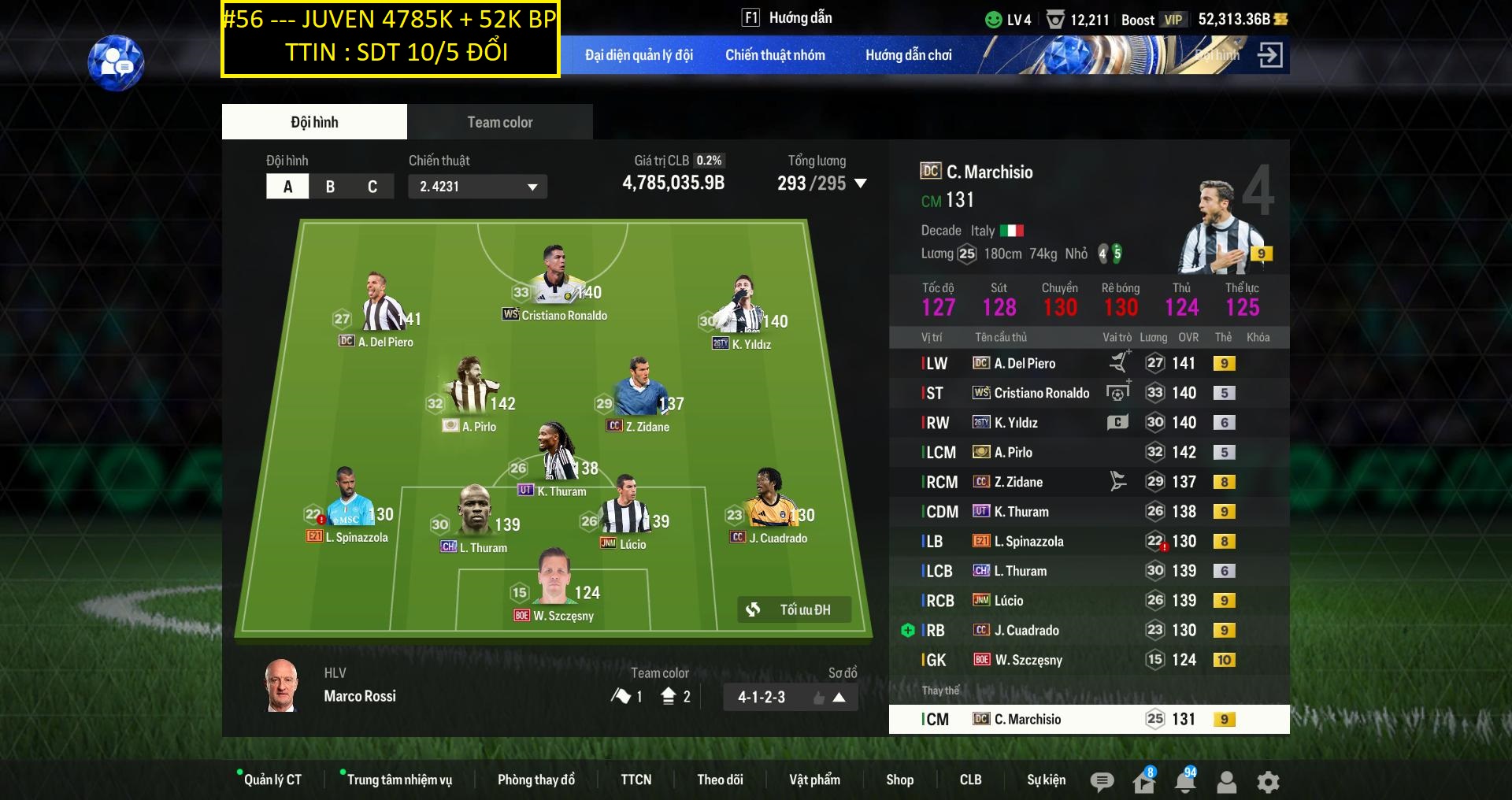This screenshot has width=1512, height=800.
Task: Open the settings gear in the bottom bar
Action: click(x=1267, y=781)
